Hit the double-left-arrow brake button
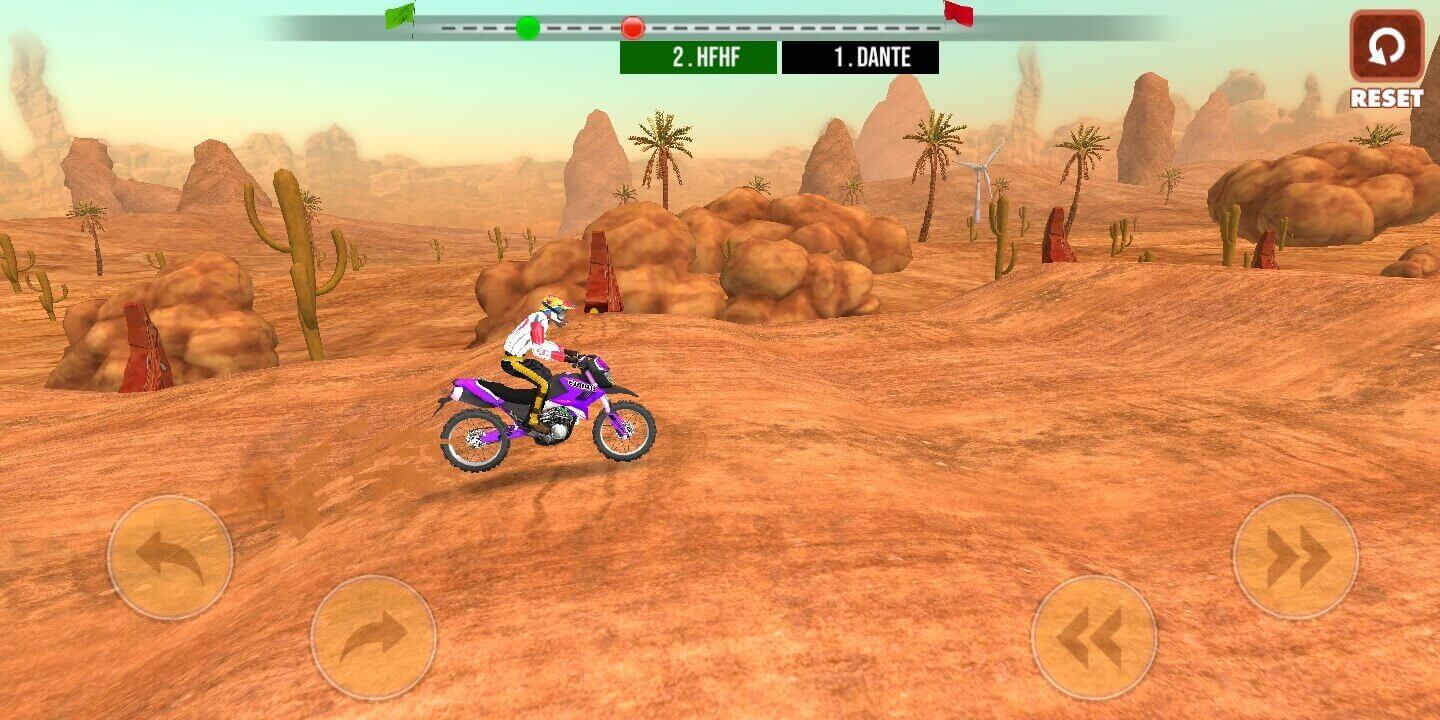Image resolution: width=1440 pixels, height=720 pixels. tap(1093, 637)
